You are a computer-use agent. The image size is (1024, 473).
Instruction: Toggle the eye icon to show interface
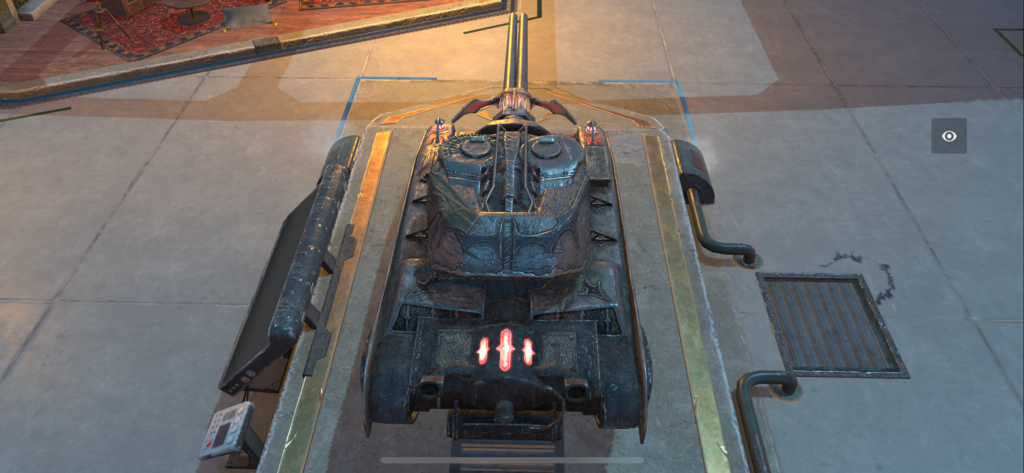point(948,136)
